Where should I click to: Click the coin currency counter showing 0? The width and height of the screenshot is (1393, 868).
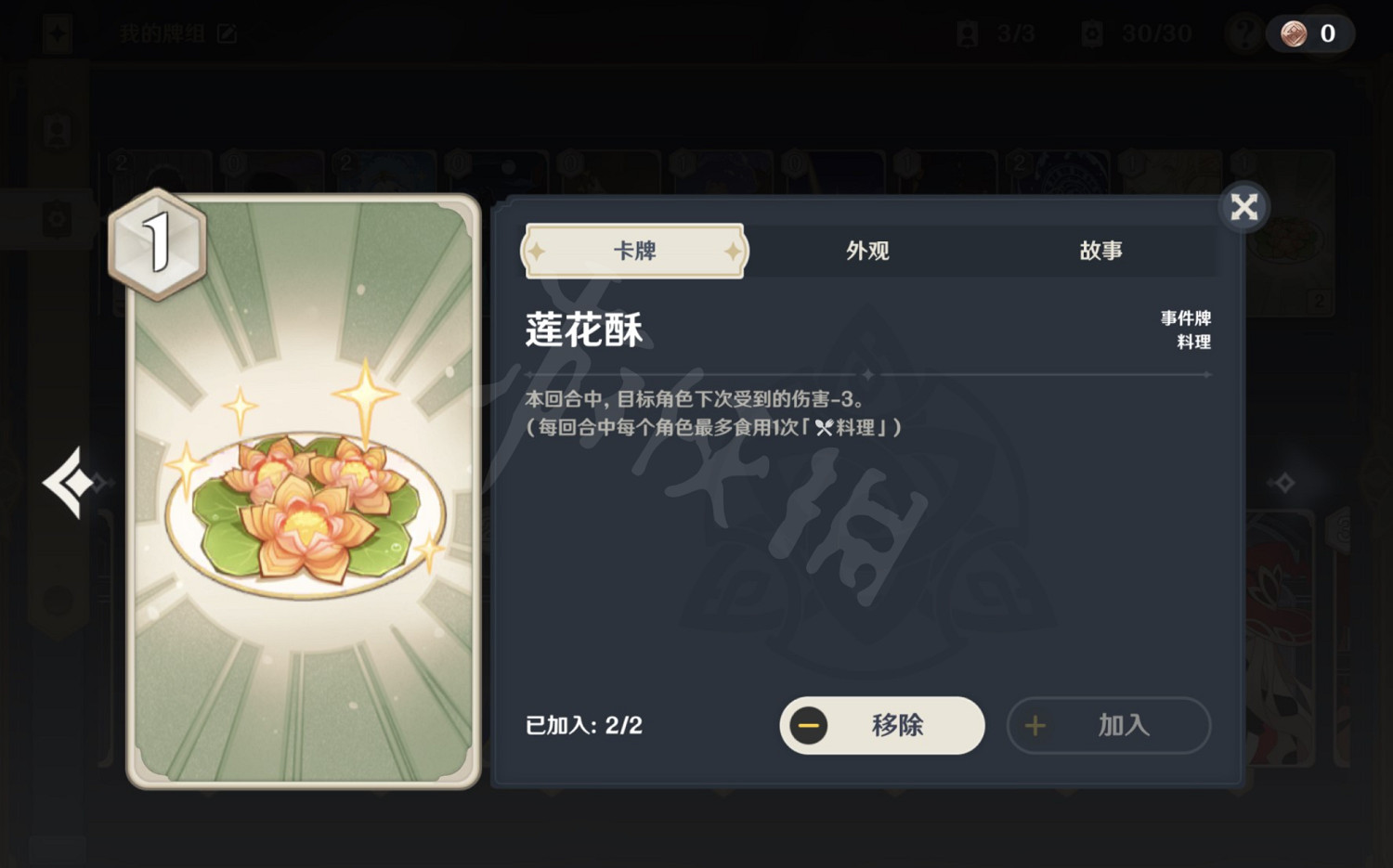pos(1309,33)
